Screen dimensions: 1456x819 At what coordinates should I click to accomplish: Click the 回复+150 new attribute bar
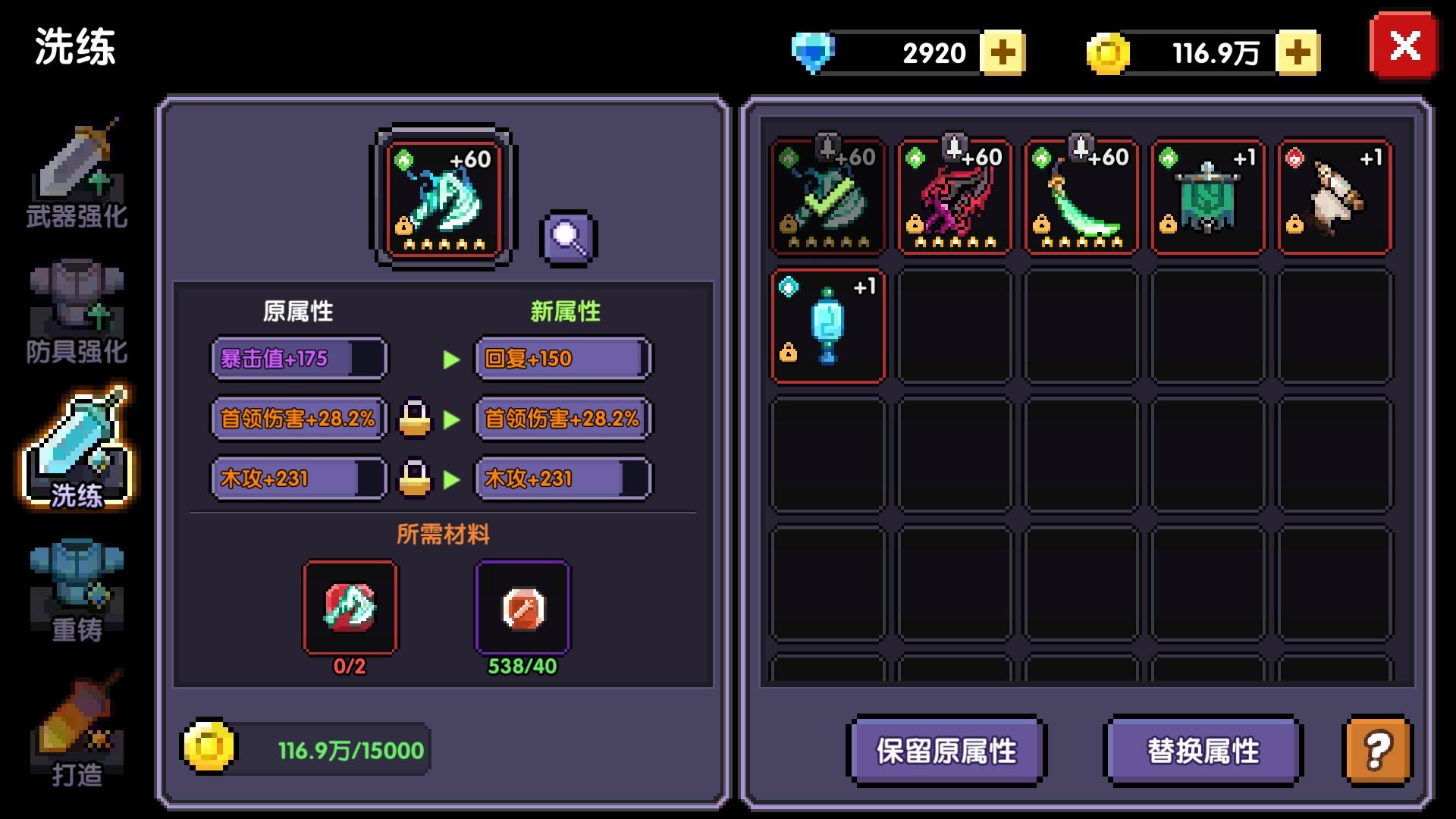563,358
